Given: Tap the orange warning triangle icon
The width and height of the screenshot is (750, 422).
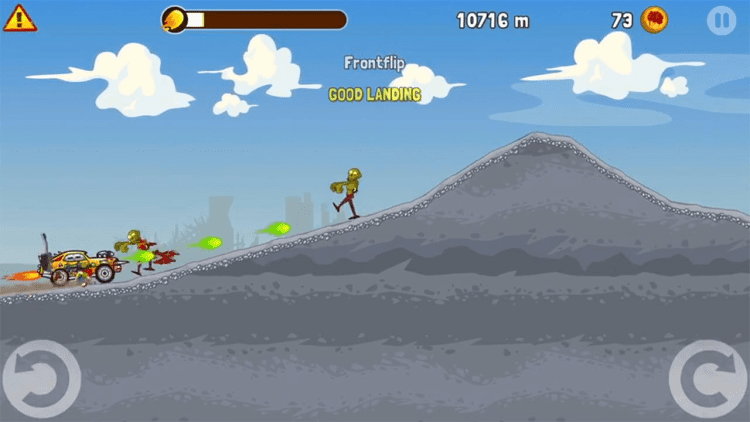Looking at the screenshot, I should pos(19,18).
